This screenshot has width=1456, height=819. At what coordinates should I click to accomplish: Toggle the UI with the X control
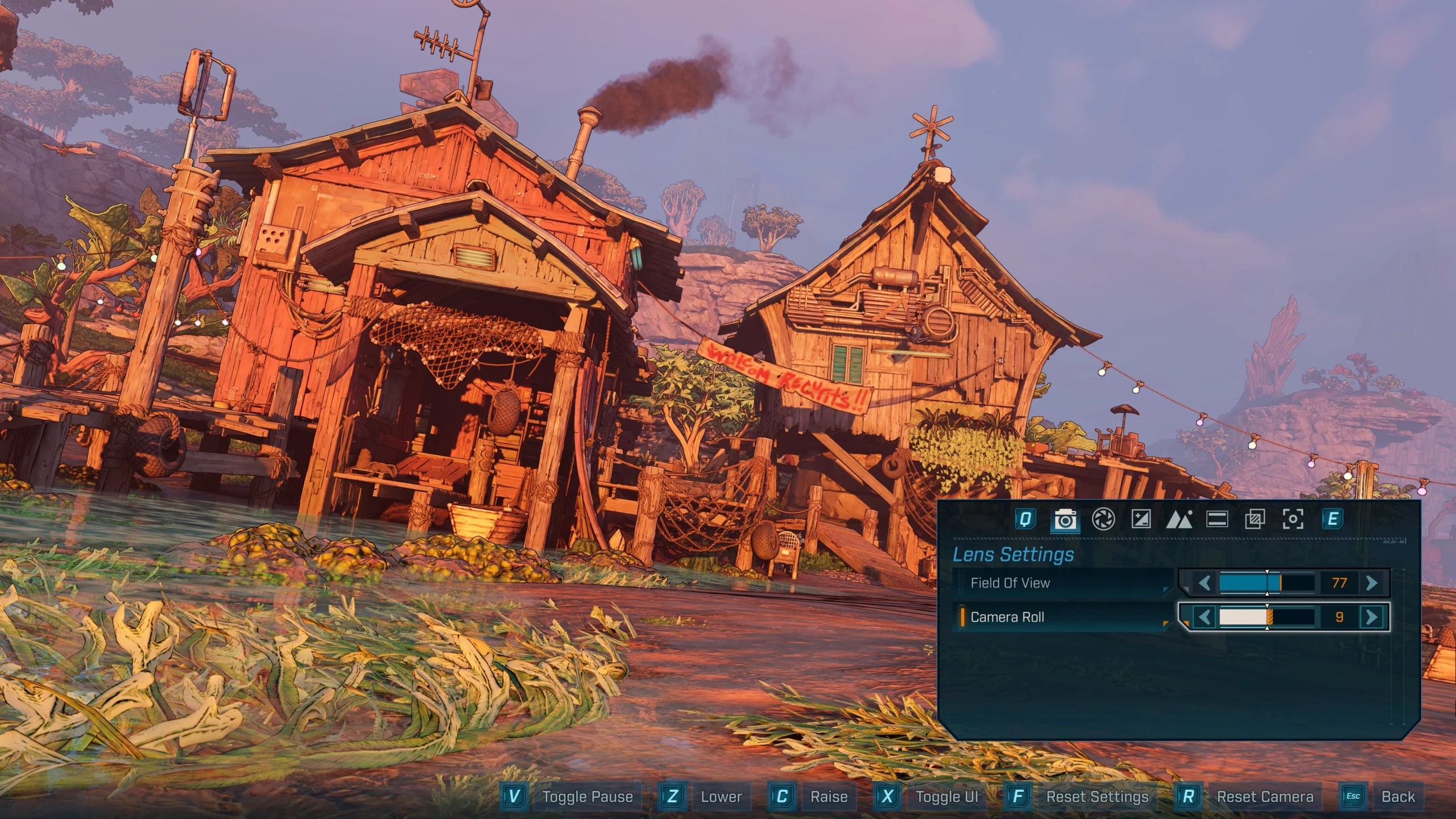click(887, 797)
